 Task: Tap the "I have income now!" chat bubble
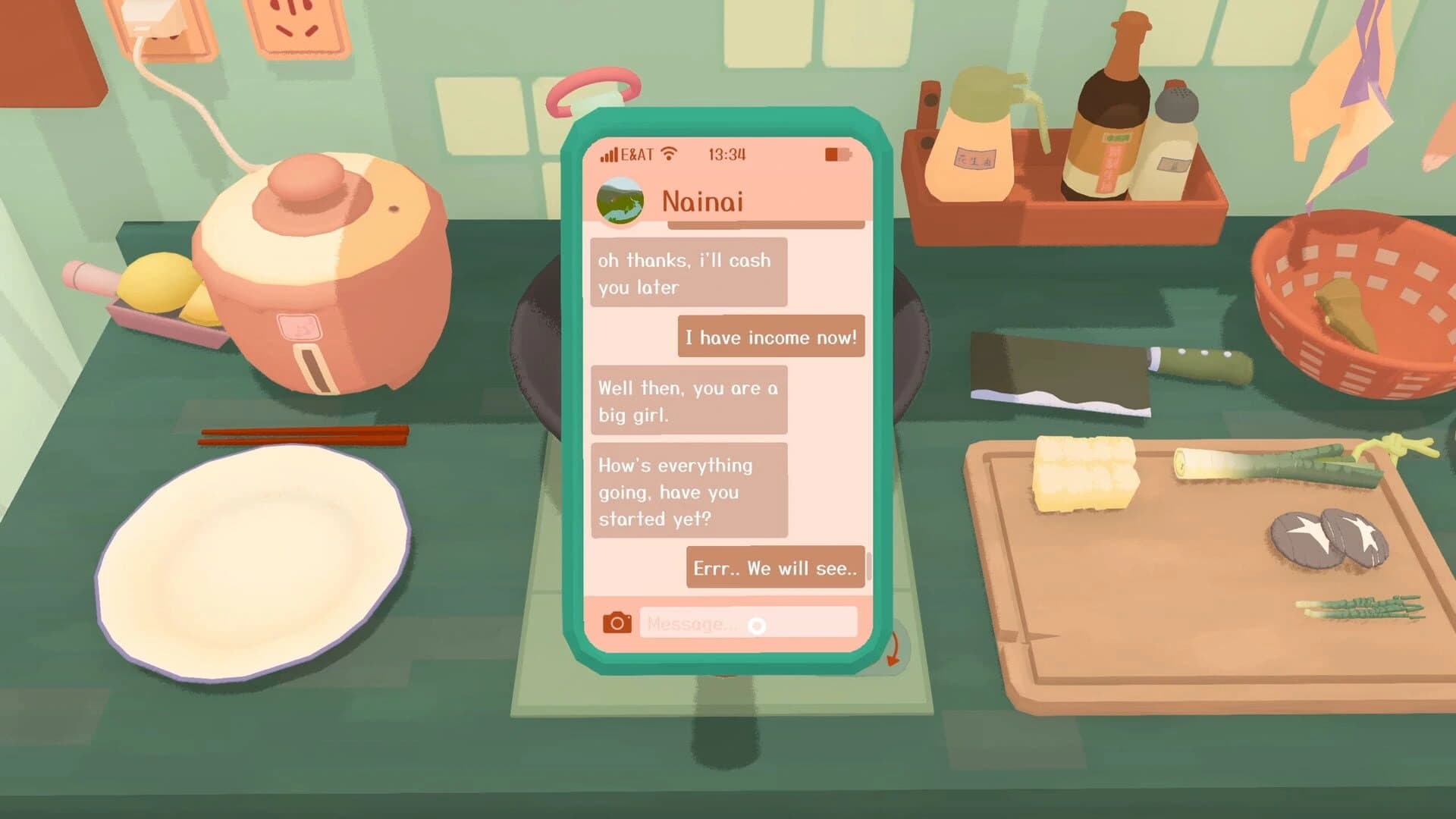click(770, 337)
